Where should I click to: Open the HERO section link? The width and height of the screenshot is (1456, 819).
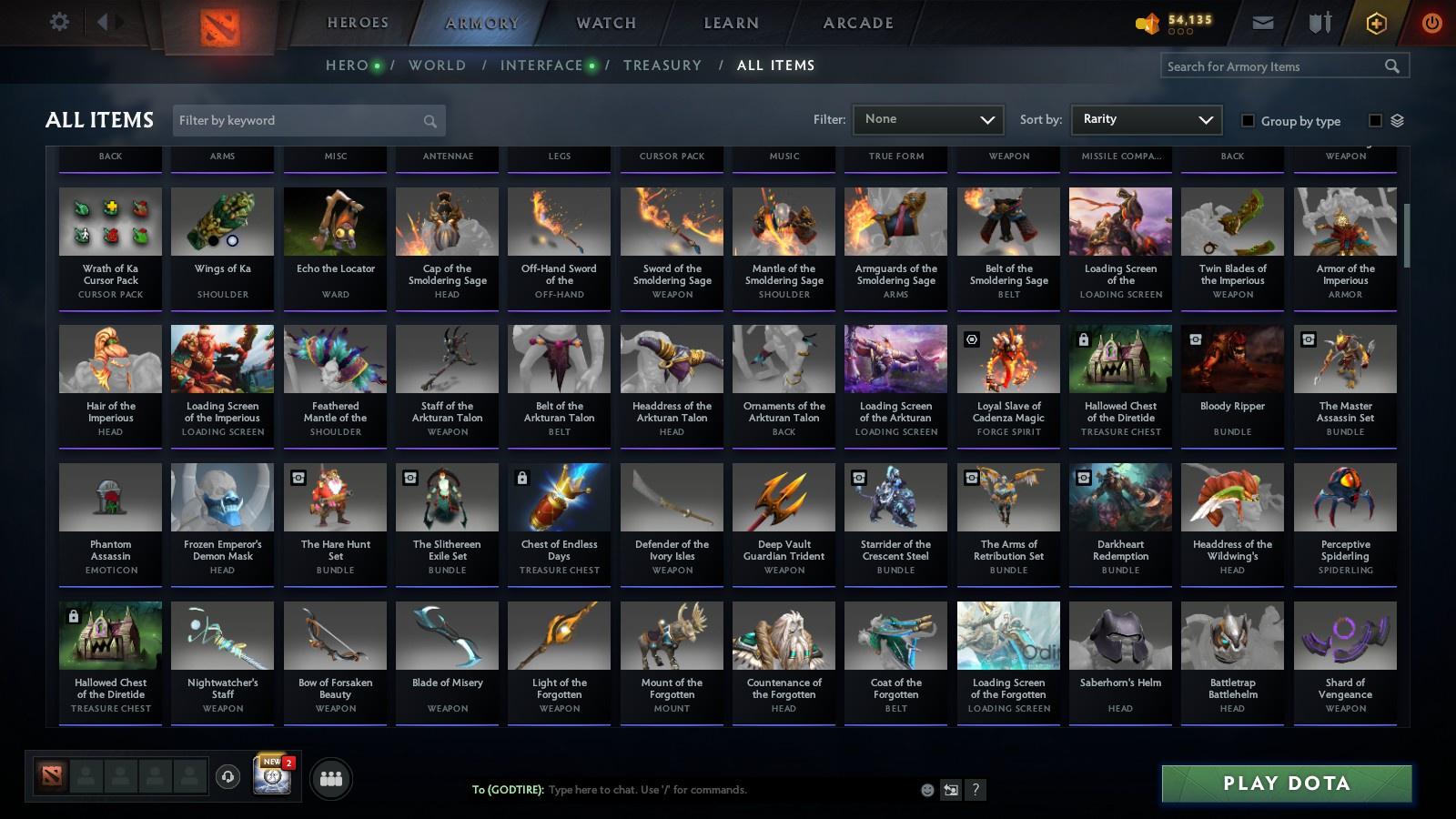pyautogui.click(x=347, y=66)
